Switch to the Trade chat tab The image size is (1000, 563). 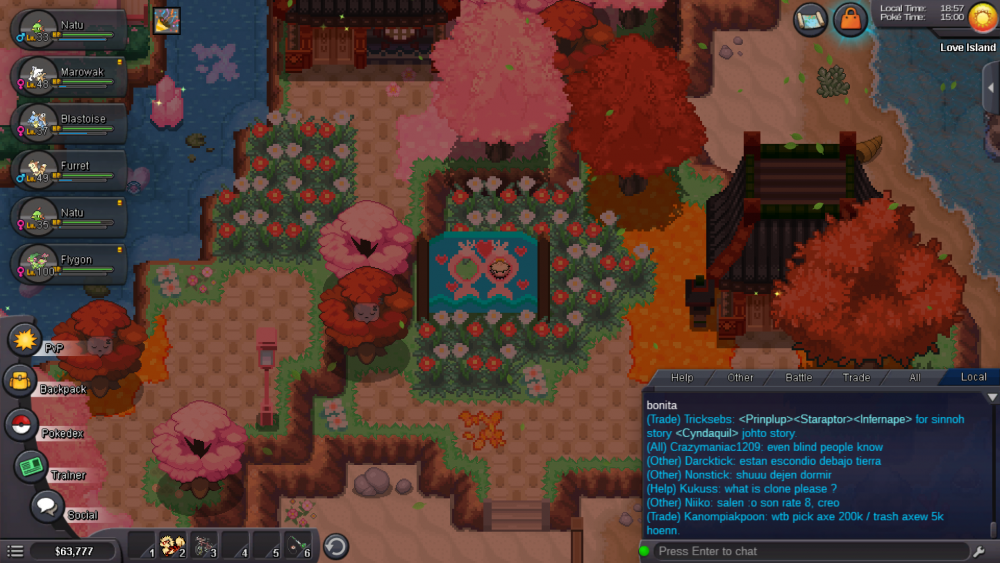(x=857, y=377)
